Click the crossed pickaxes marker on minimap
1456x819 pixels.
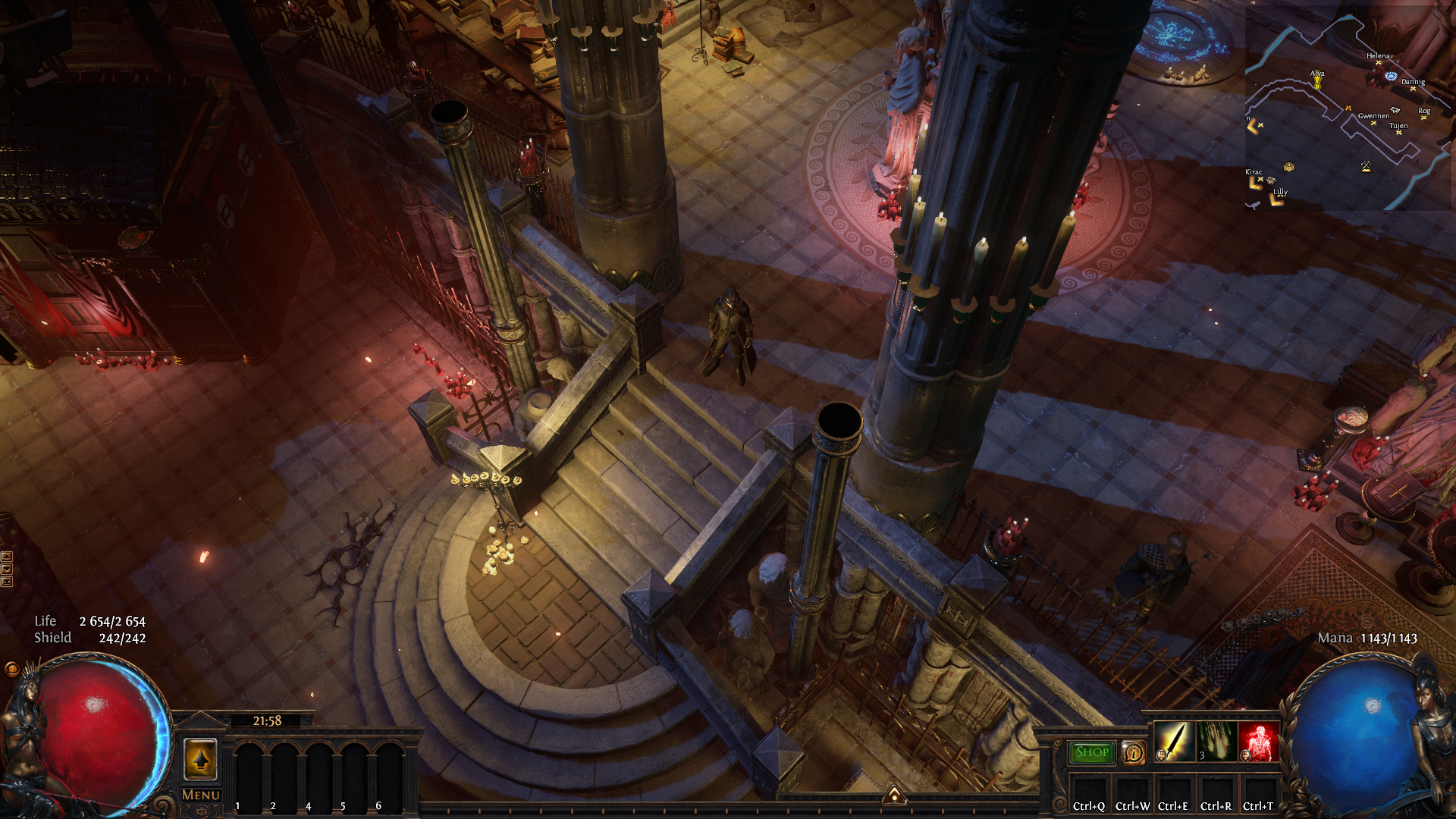pos(1366,166)
